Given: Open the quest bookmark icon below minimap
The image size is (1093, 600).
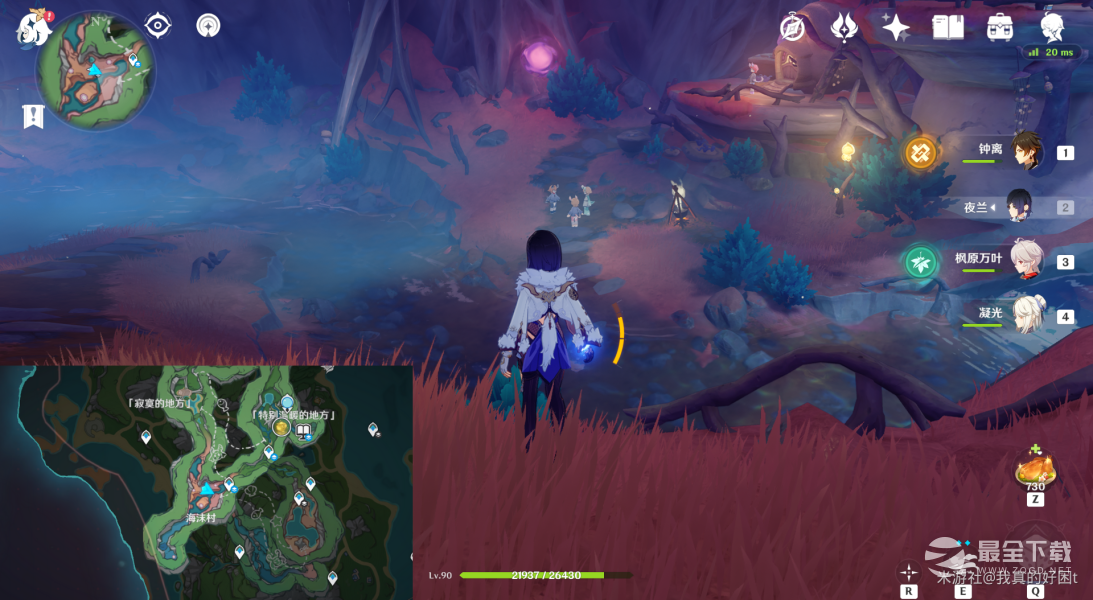Looking at the screenshot, I should pyautogui.click(x=33, y=117).
